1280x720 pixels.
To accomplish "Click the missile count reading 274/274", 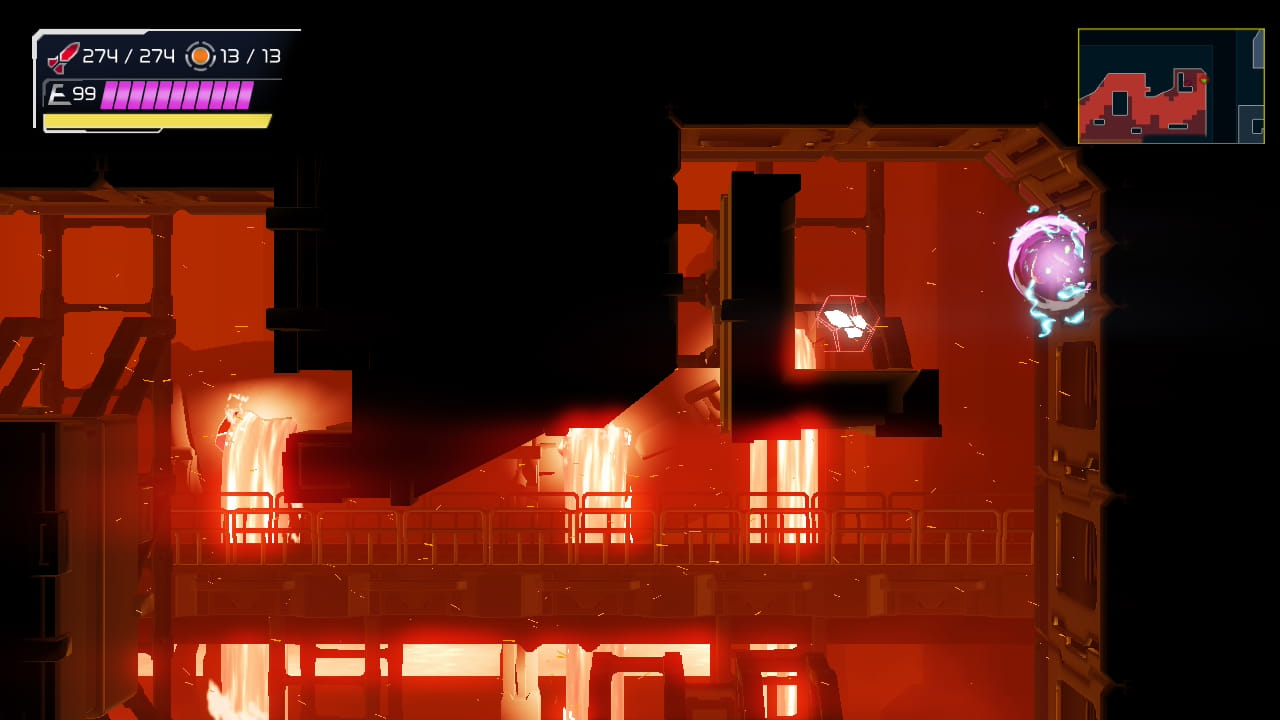I will (x=130, y=55).
